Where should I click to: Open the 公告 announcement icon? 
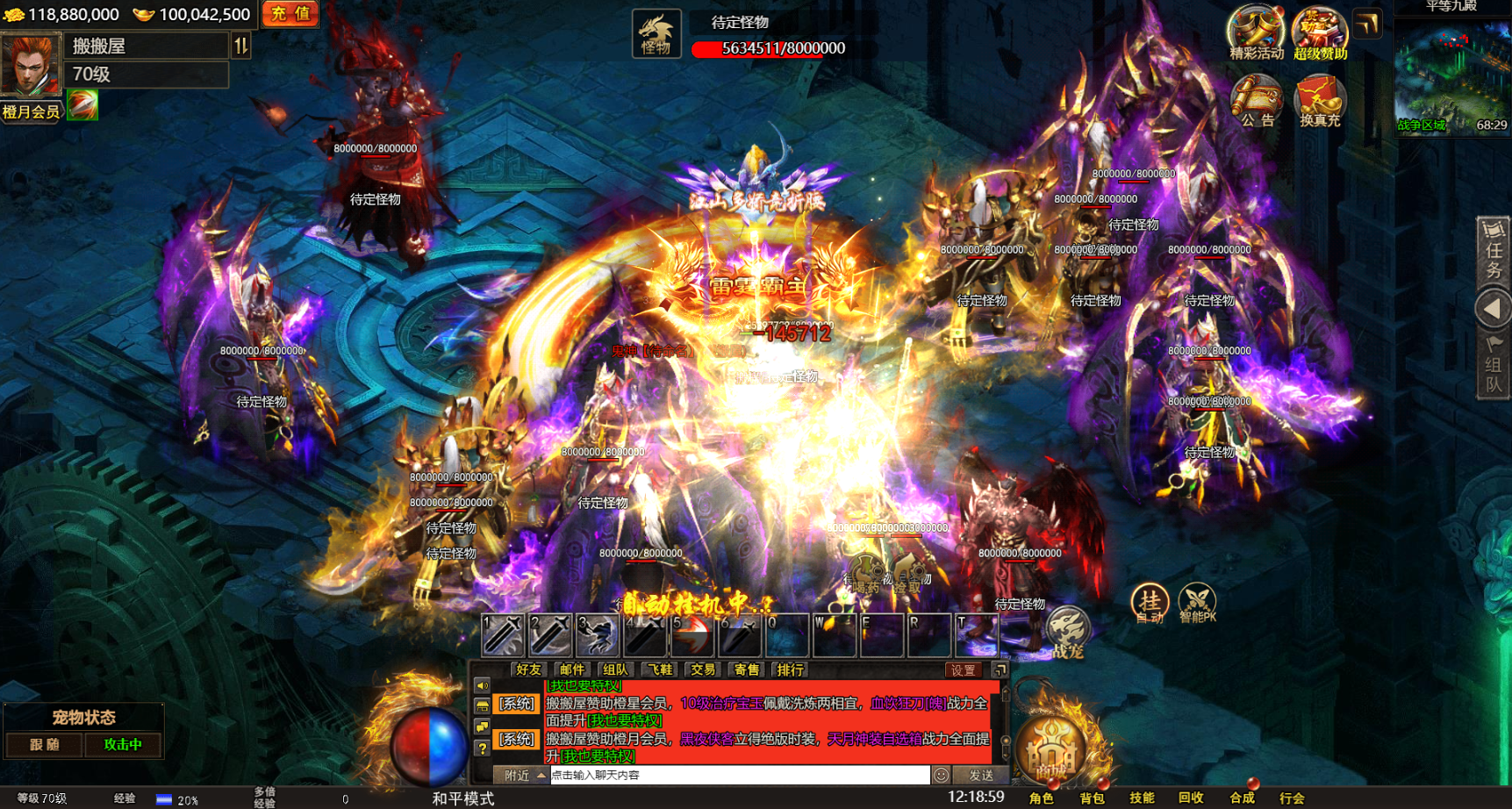(x=1256, y=101)
